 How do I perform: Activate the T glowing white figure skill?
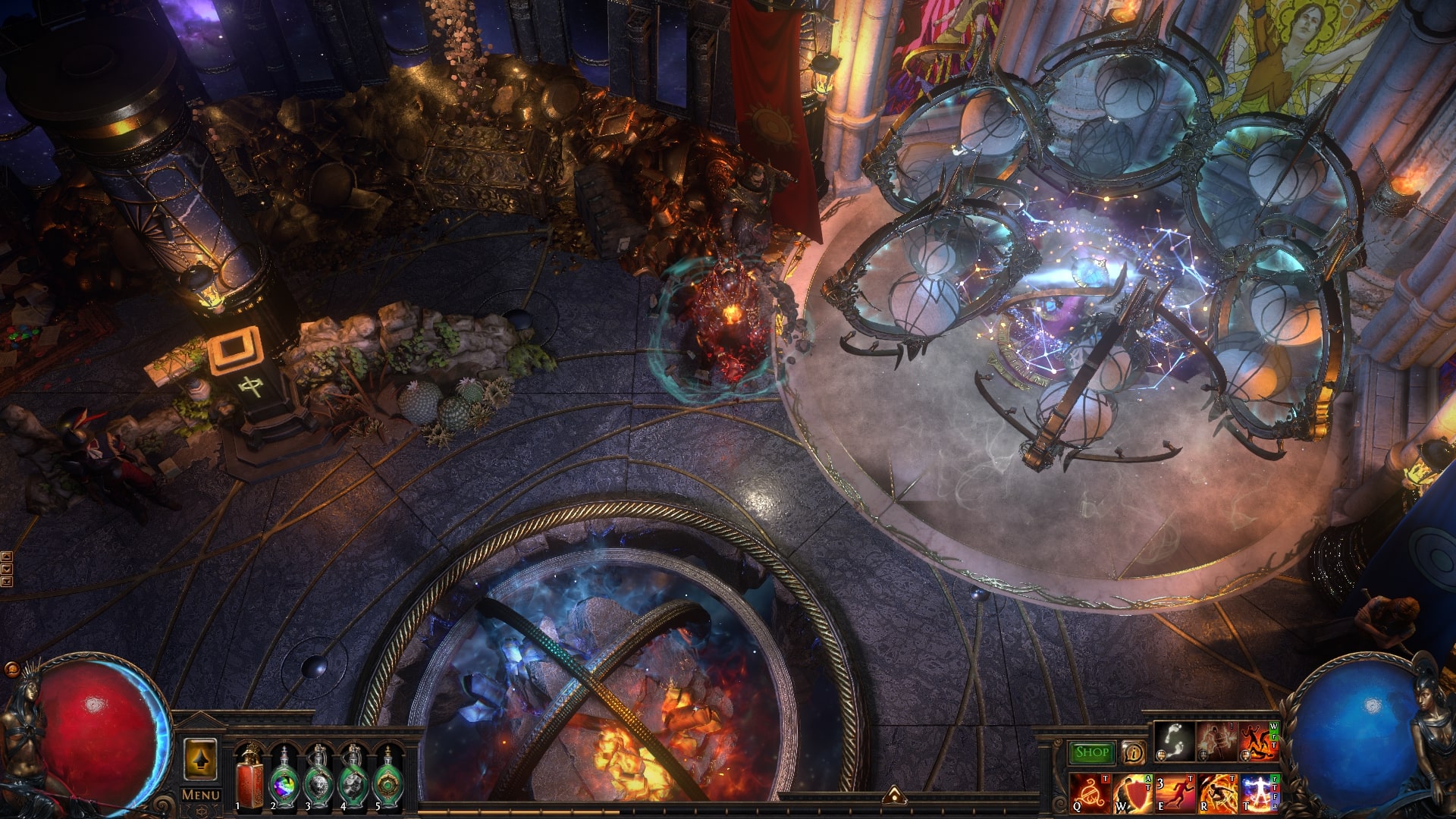[x=1259, y=793]
